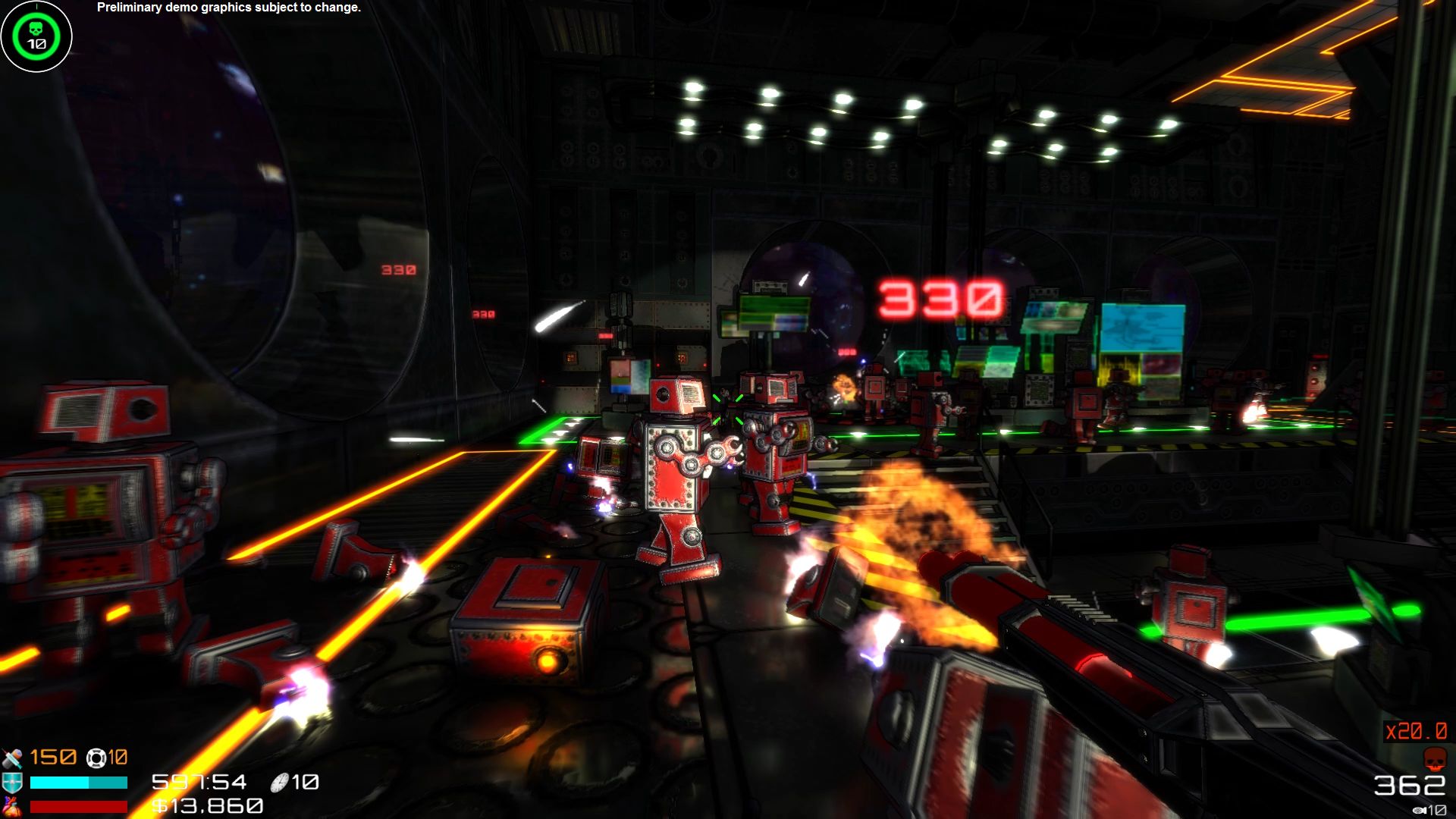This screenshot has height=819, width=1456.
Task: Click the x20.0 score multiplier display
Action: coord(1415,730)
